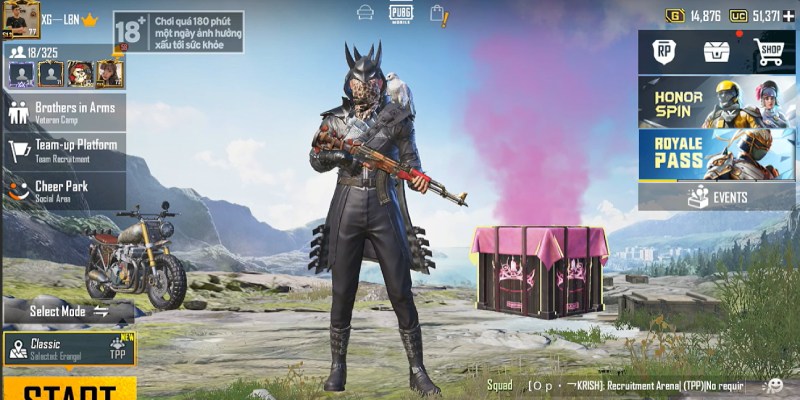The width and height of the screenshot is (800, 400).
Task: Click the PUBG Mobile logo icon
Action: (x=401, y=13)
